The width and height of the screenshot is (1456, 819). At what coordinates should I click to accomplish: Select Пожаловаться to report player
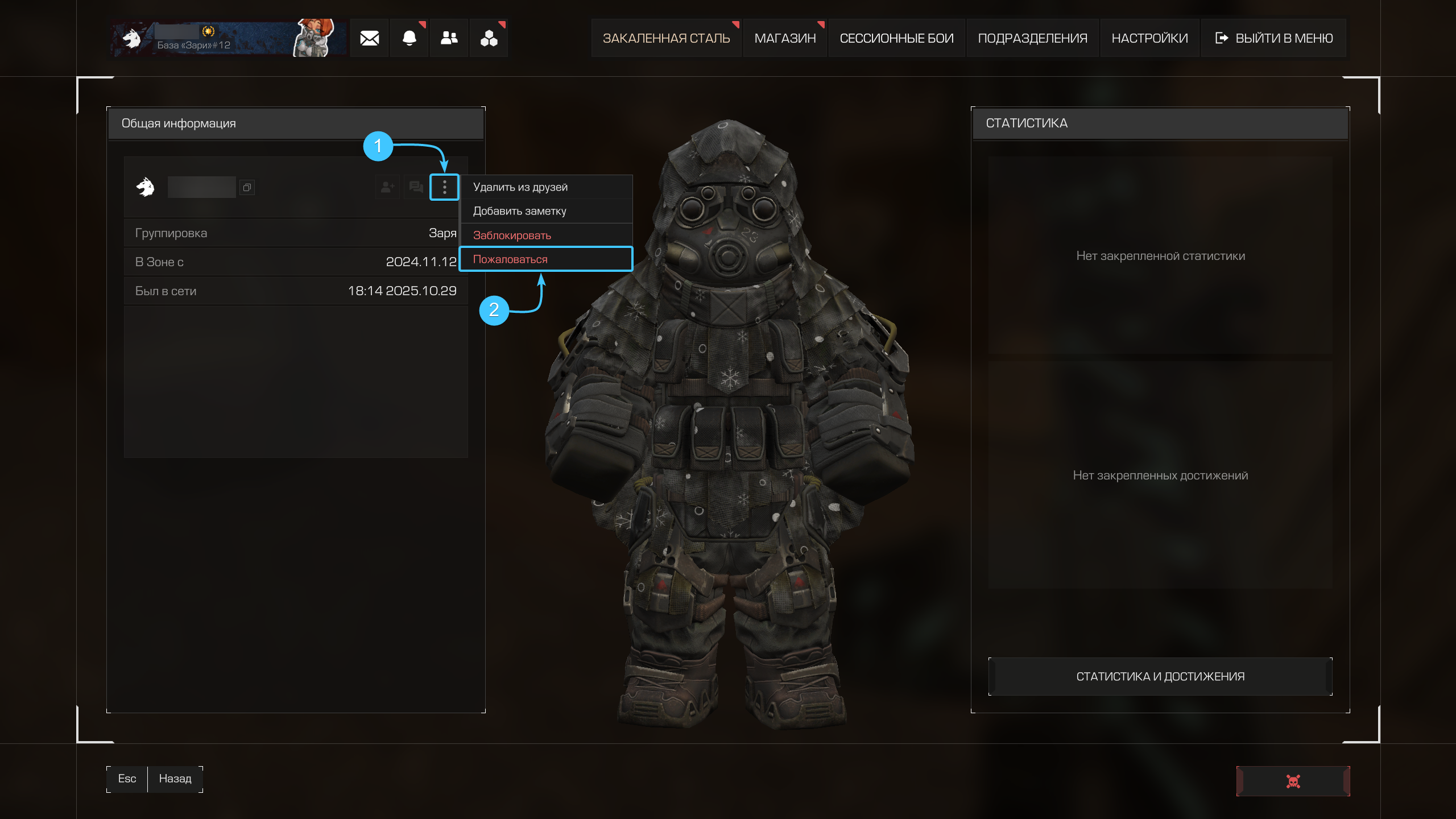[x=510, y=259]
